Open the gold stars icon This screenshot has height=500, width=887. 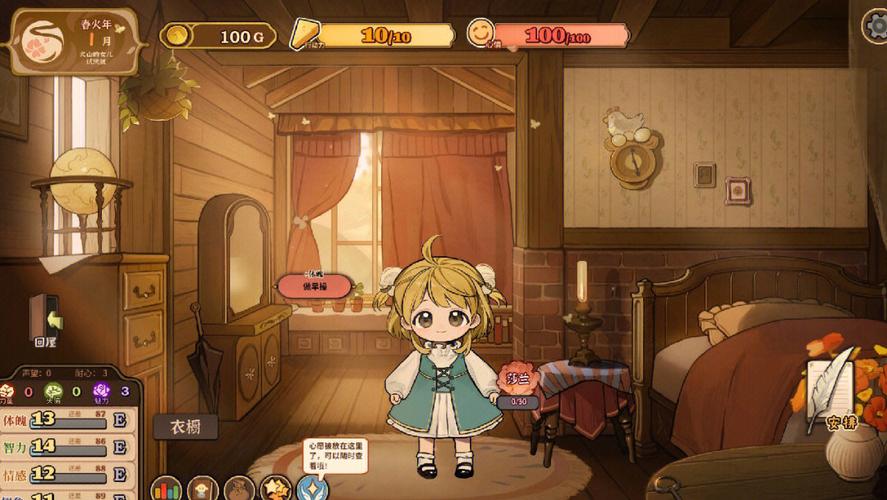pos(275,488)
